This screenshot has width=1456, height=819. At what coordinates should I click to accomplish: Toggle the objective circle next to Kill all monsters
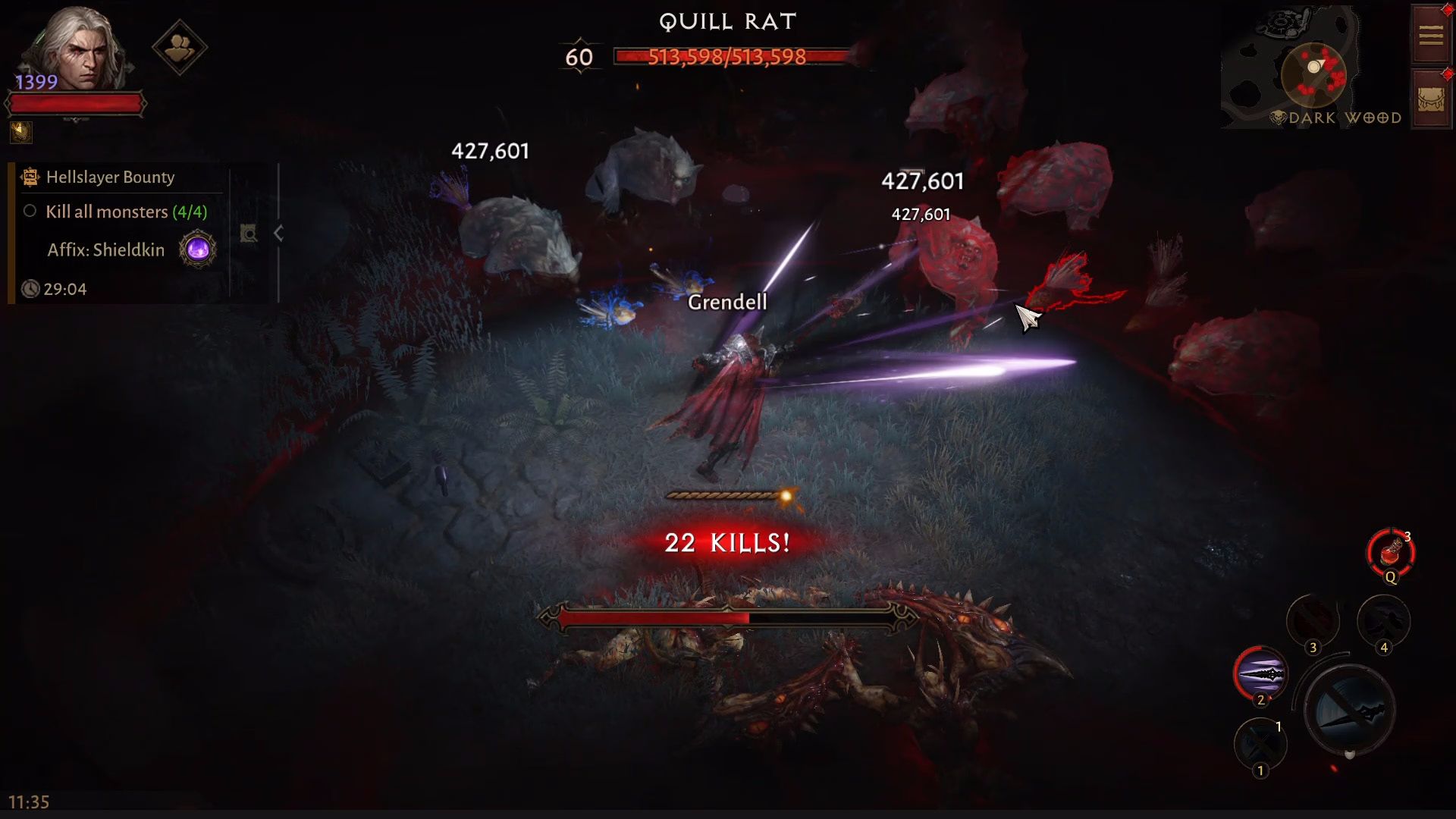click(30, 212)
